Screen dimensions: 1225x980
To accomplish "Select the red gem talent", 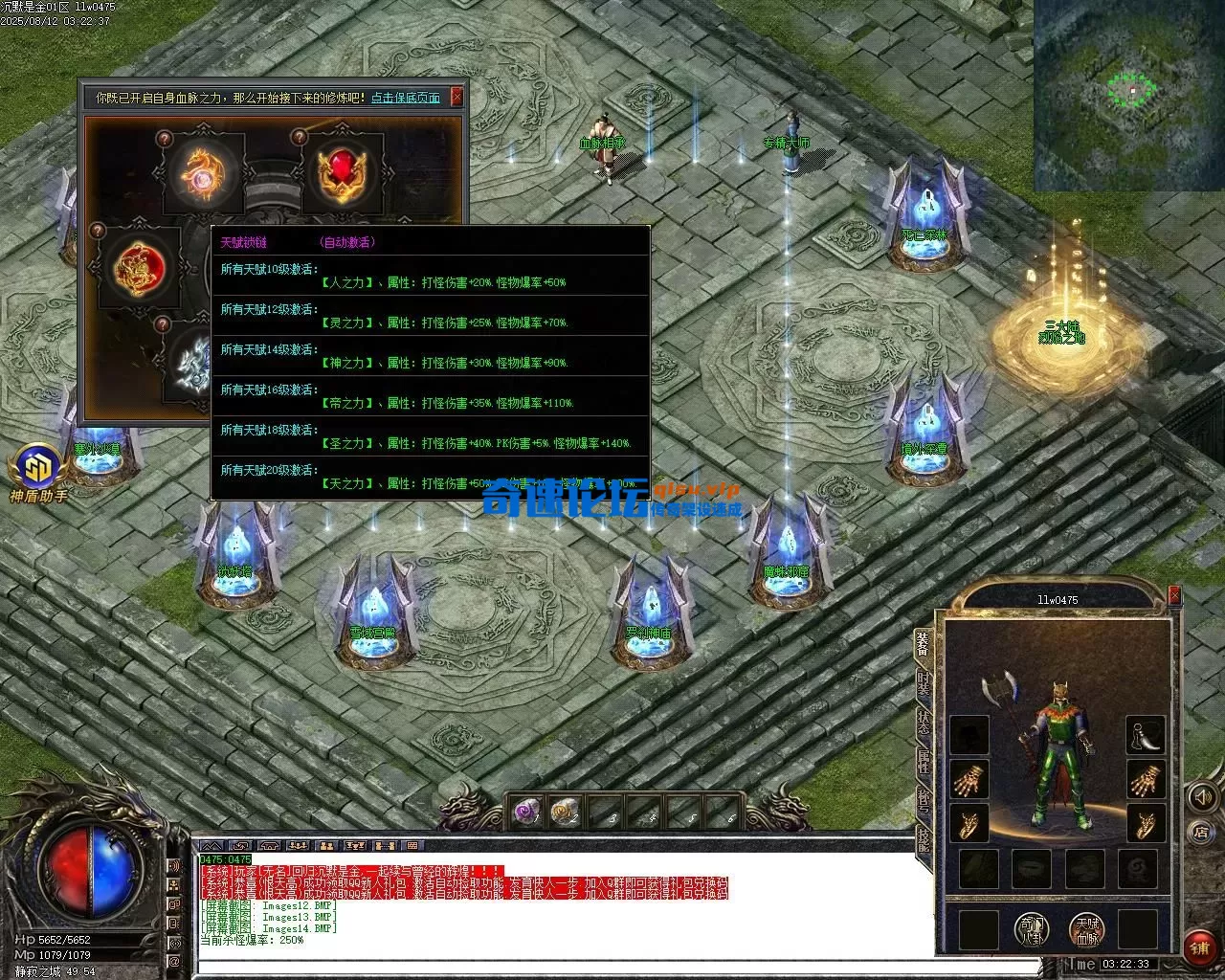I will pos(342,172).
